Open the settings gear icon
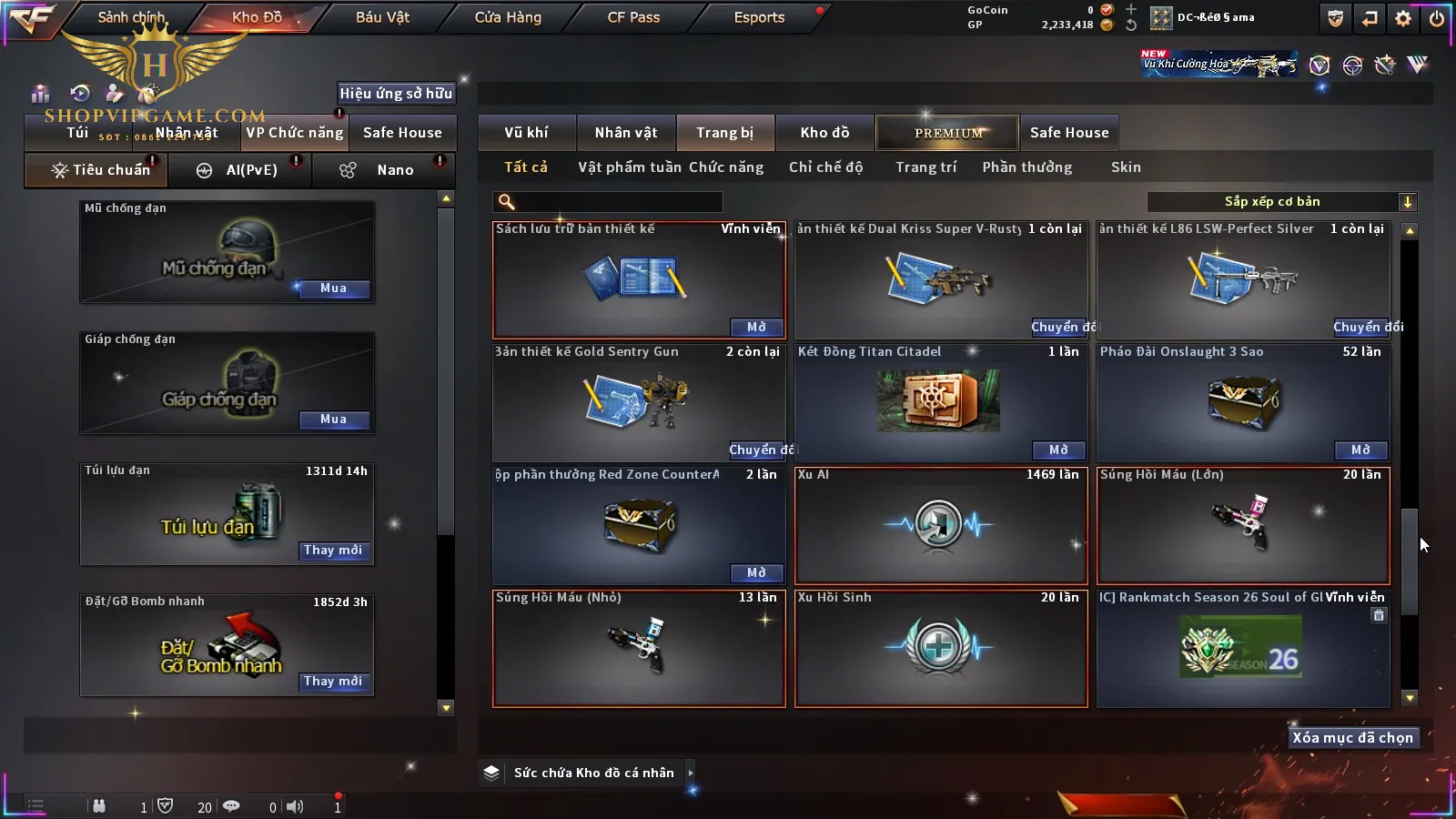This screenshot has width=1456, height=819. pos(1403,18)
